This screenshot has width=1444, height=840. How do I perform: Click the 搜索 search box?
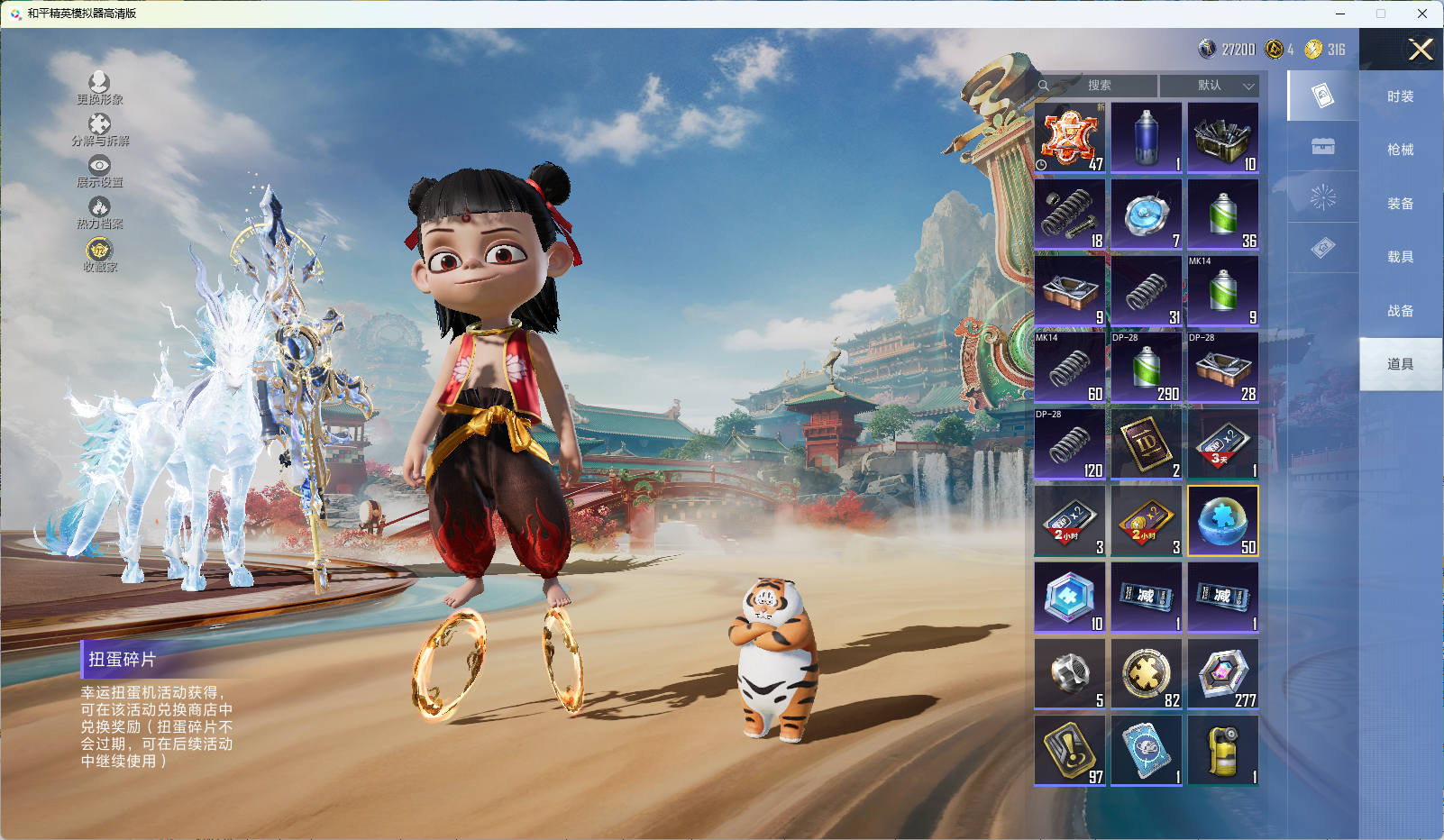tap(1098, 86)
